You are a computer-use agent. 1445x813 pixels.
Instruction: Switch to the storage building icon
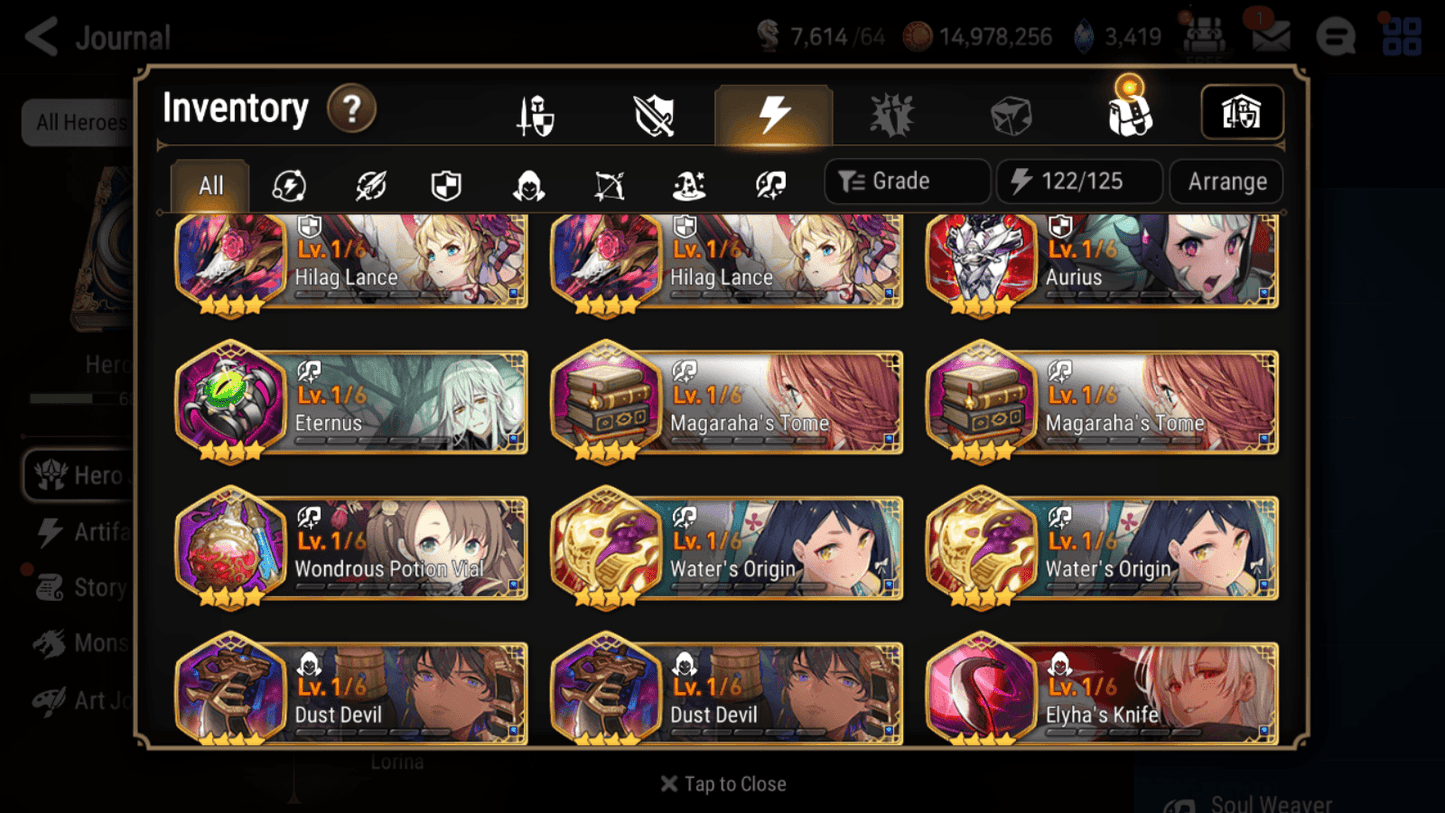click(1242, 113)
